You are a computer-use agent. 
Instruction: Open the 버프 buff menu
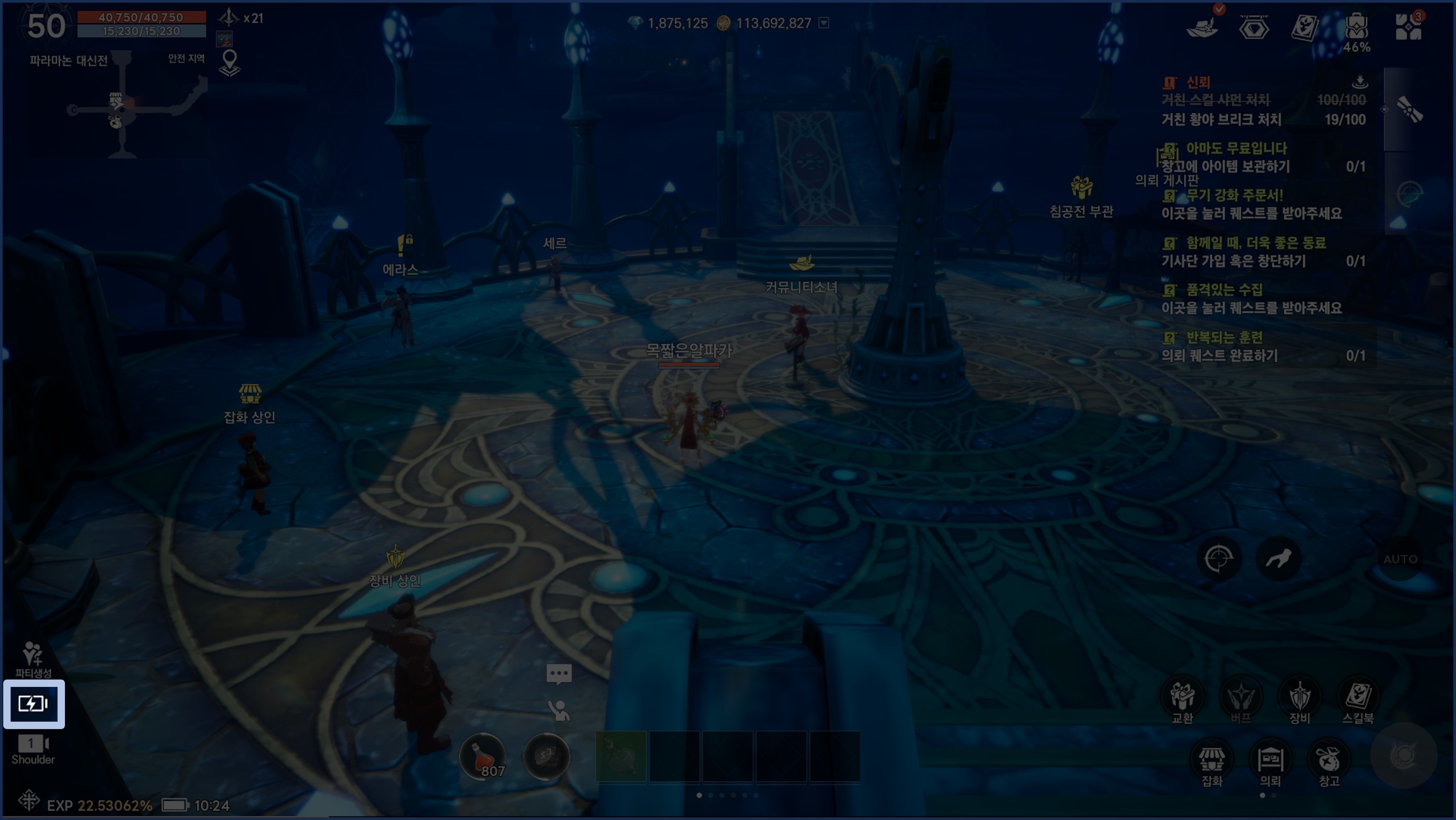1241,700
